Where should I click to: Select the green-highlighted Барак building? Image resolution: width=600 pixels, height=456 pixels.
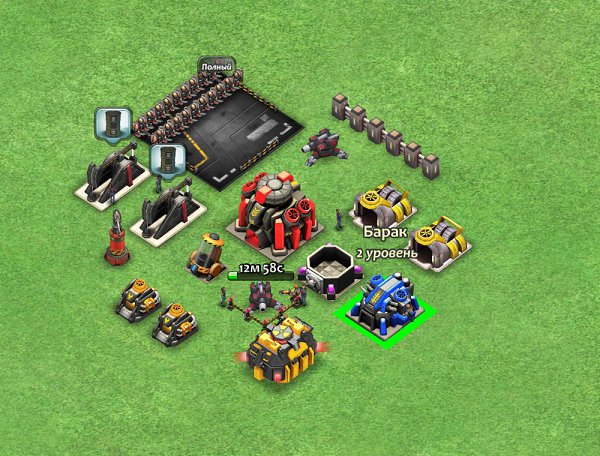coord(391,304)
